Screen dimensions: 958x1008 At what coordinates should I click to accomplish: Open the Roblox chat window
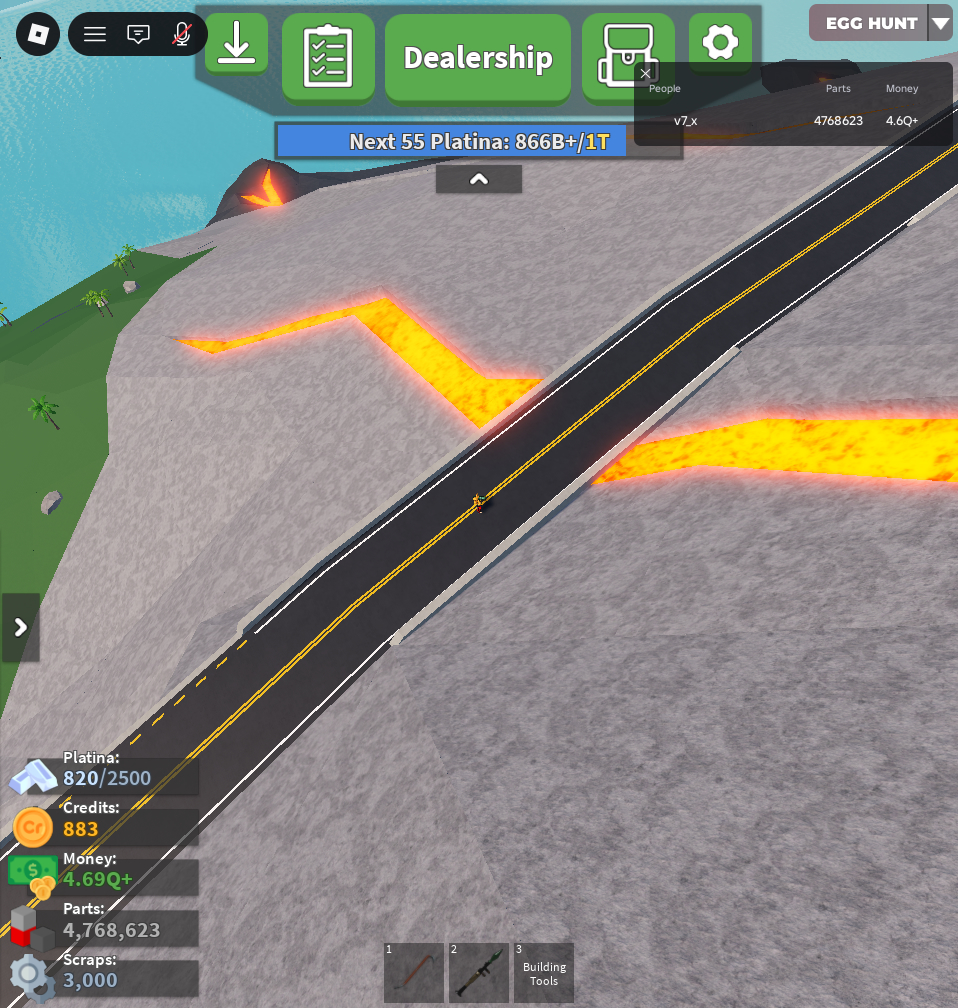(138, 35)
